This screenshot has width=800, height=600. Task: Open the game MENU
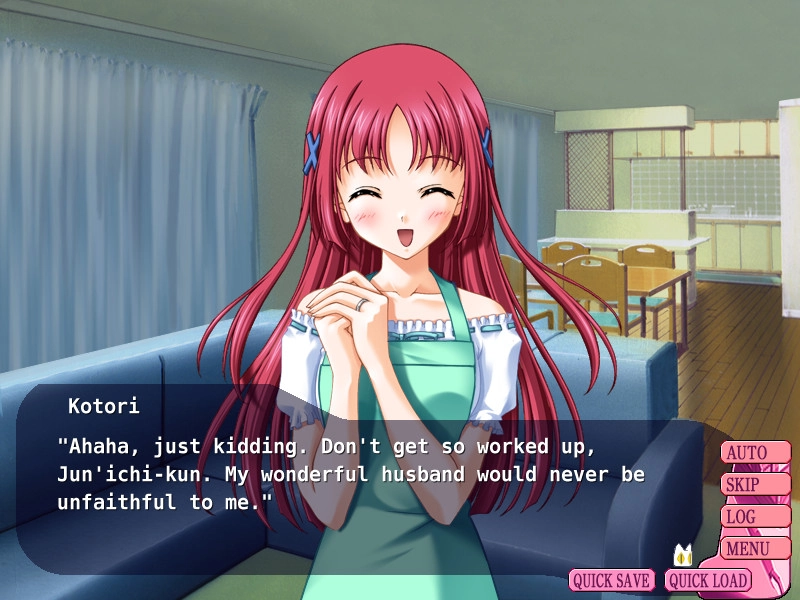pyautogui.click(x=754, y=548)
